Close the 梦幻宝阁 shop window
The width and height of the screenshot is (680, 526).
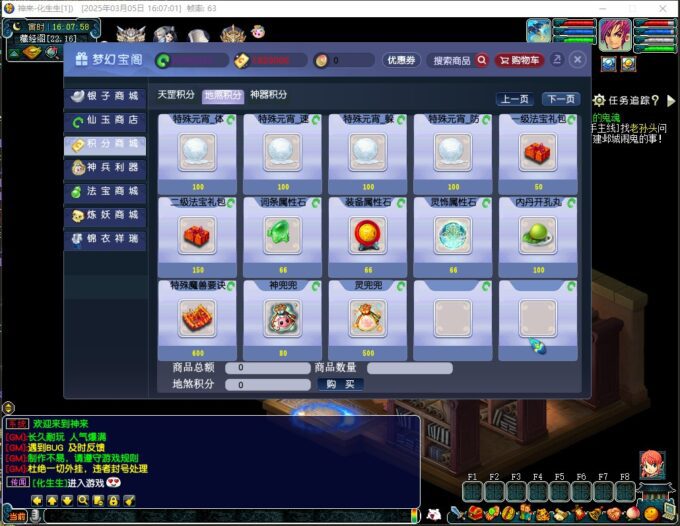tap(578, 60)
